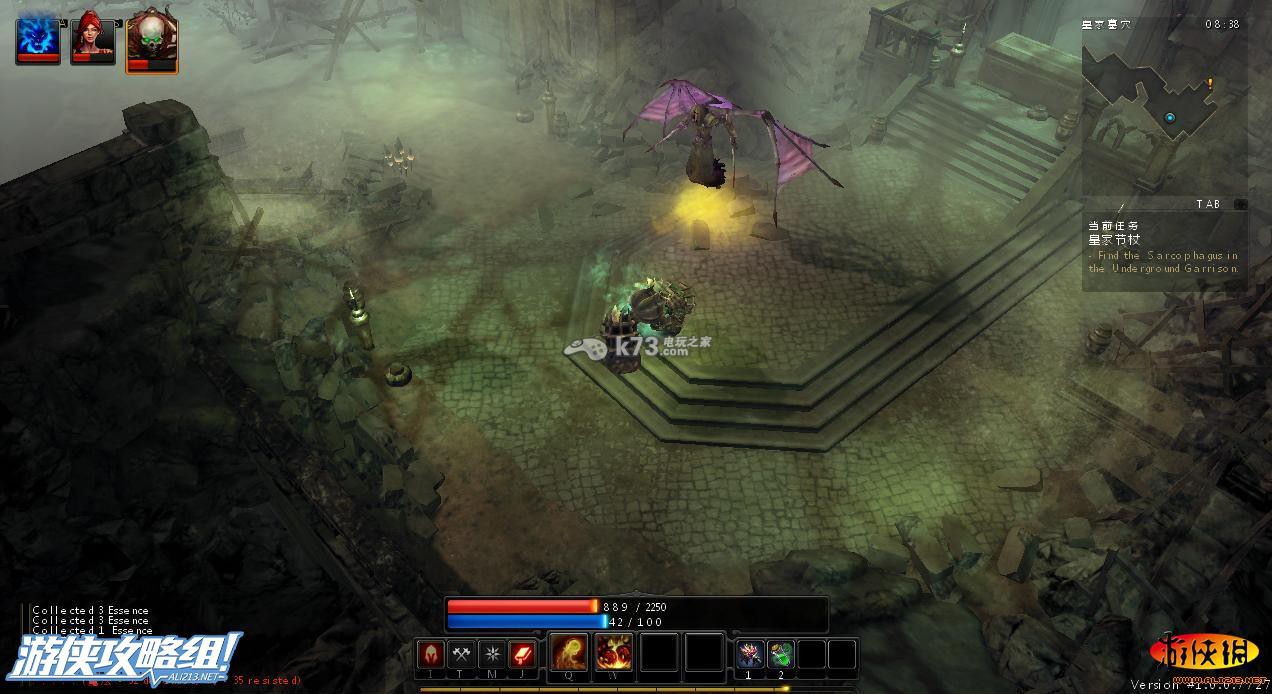
Task: Select the red-turbaned woman portrait
Action: [93, 38]
